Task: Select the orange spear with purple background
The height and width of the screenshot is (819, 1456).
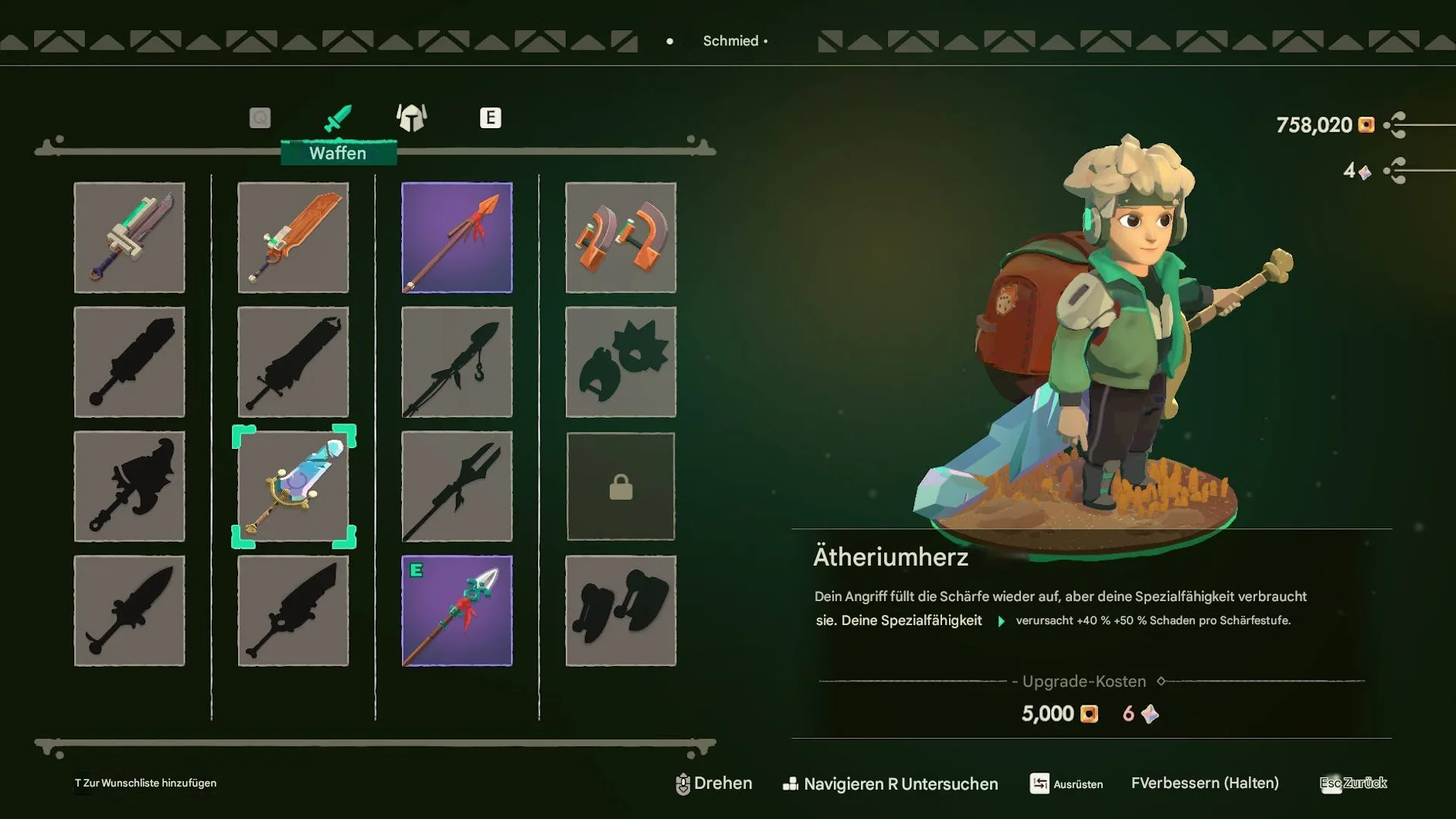Action: (457, 238)
